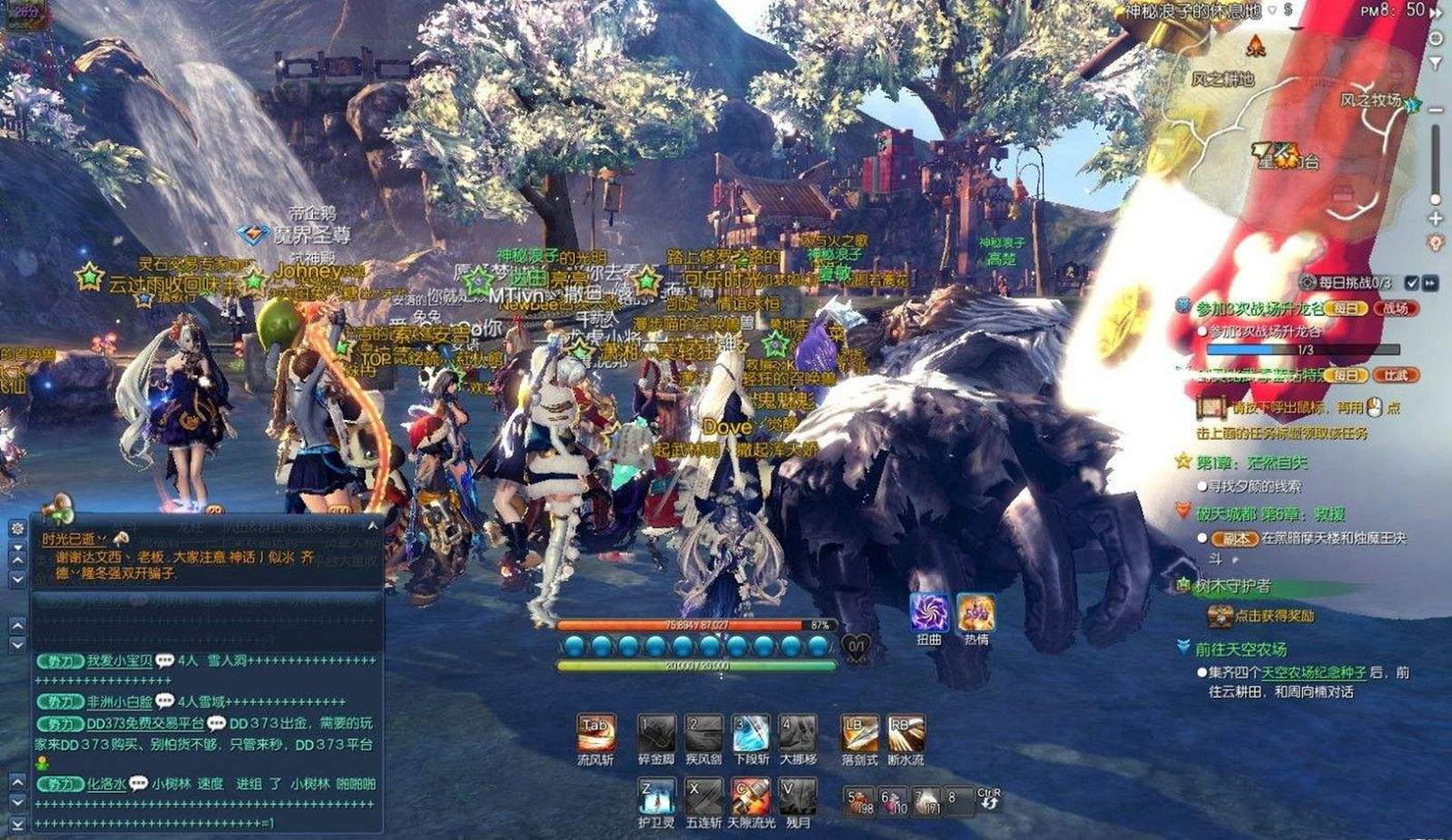Use the consumable in slot 5
This screenshot has height=840, width=1452.
click(858, 802)
